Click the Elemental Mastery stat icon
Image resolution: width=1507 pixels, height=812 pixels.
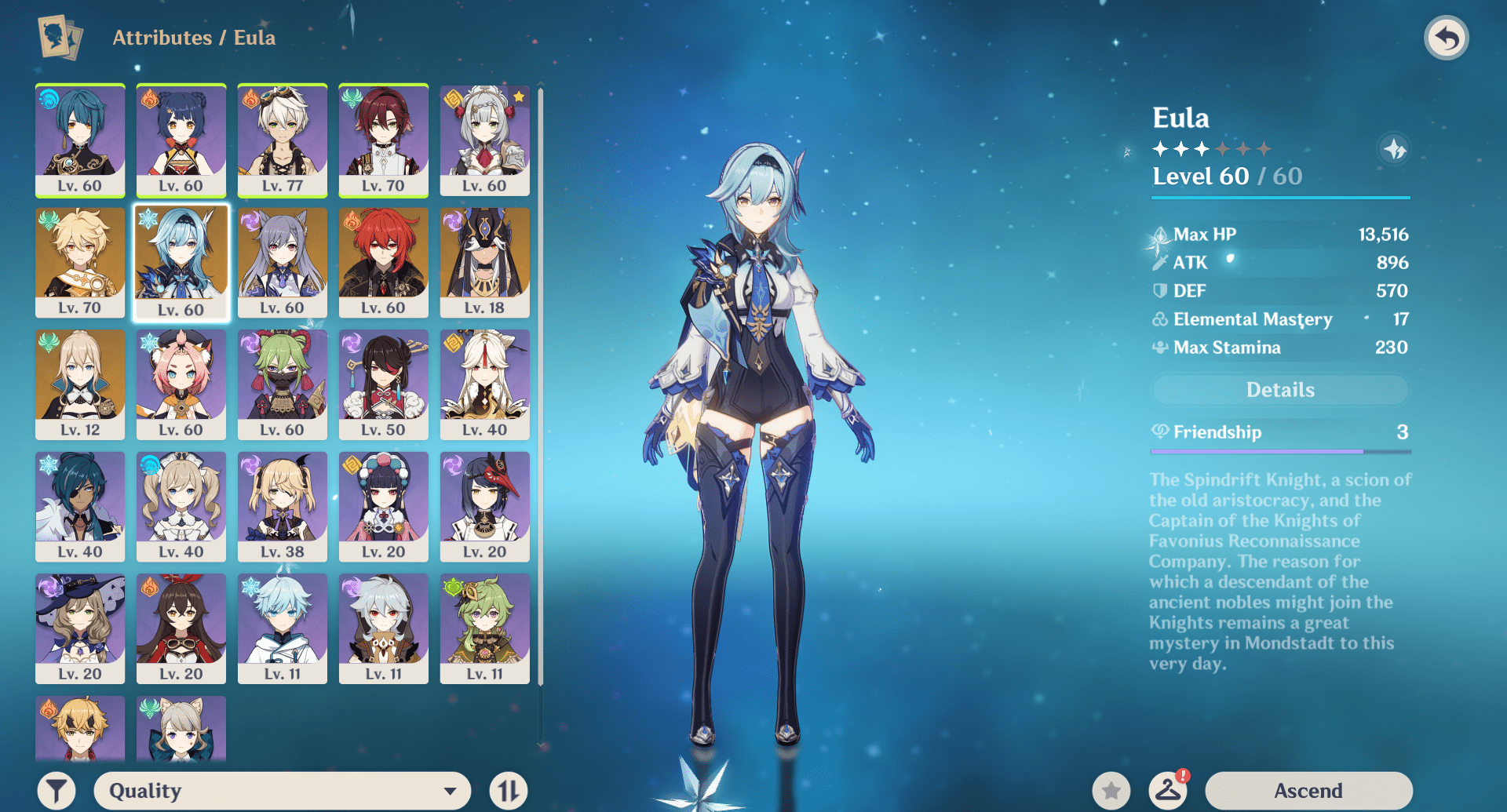(1159, 319)
